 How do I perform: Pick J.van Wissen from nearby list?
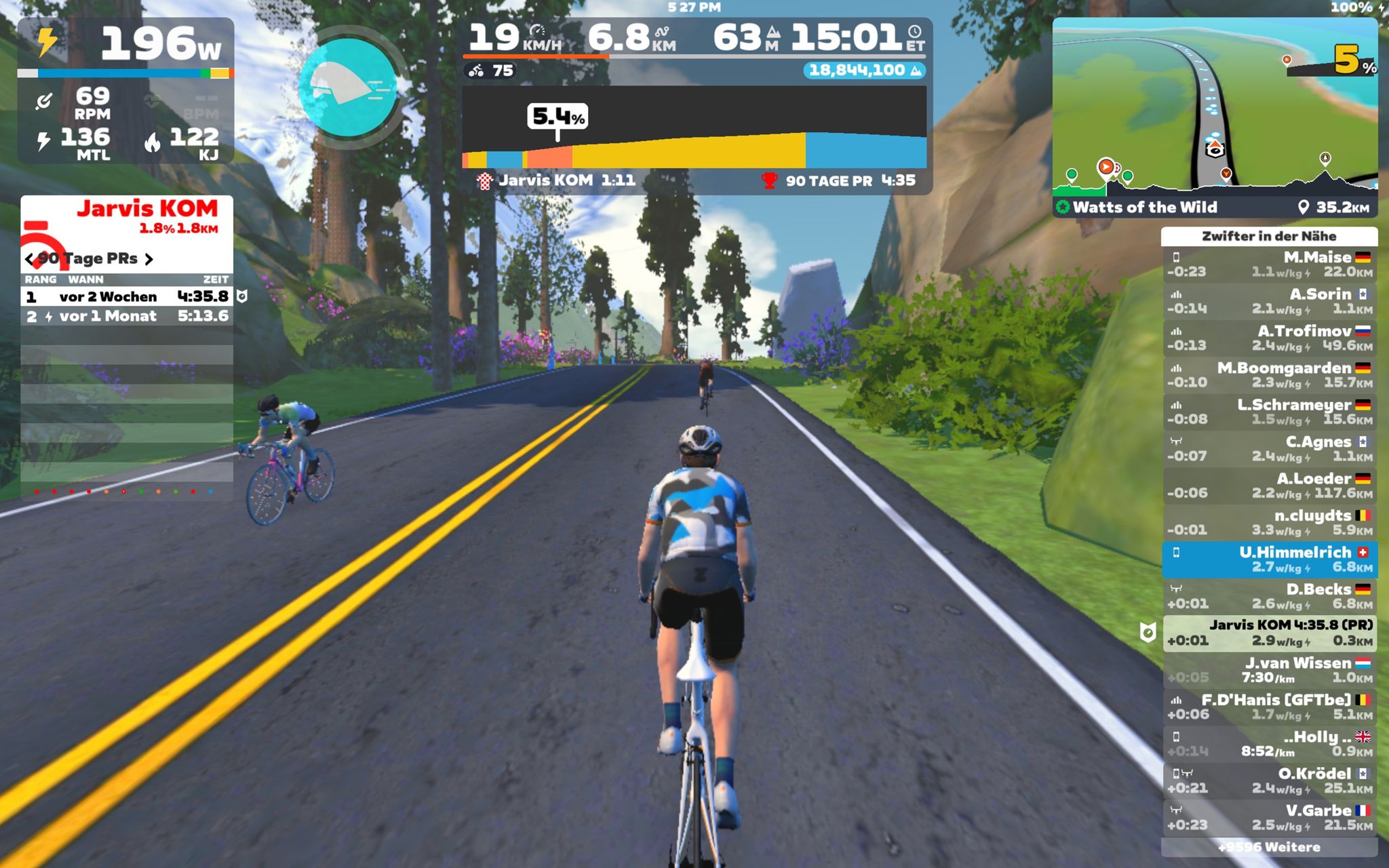tap(1269, 669)
